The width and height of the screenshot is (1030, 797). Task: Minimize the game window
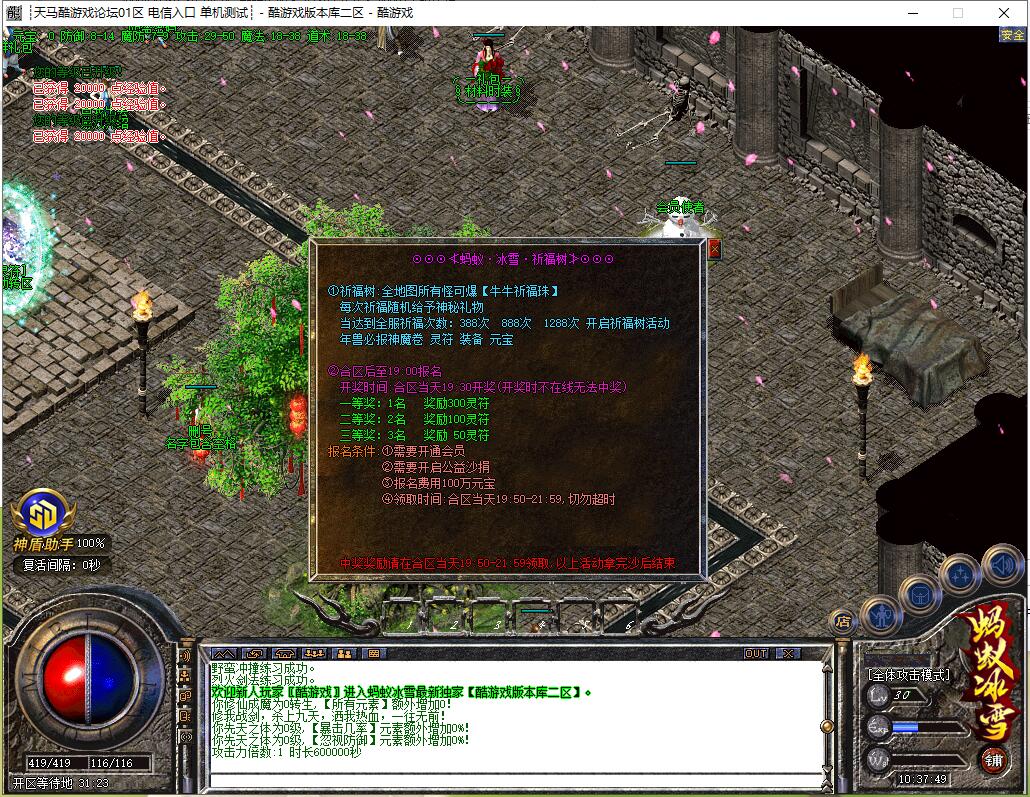(x=911, y=13)
